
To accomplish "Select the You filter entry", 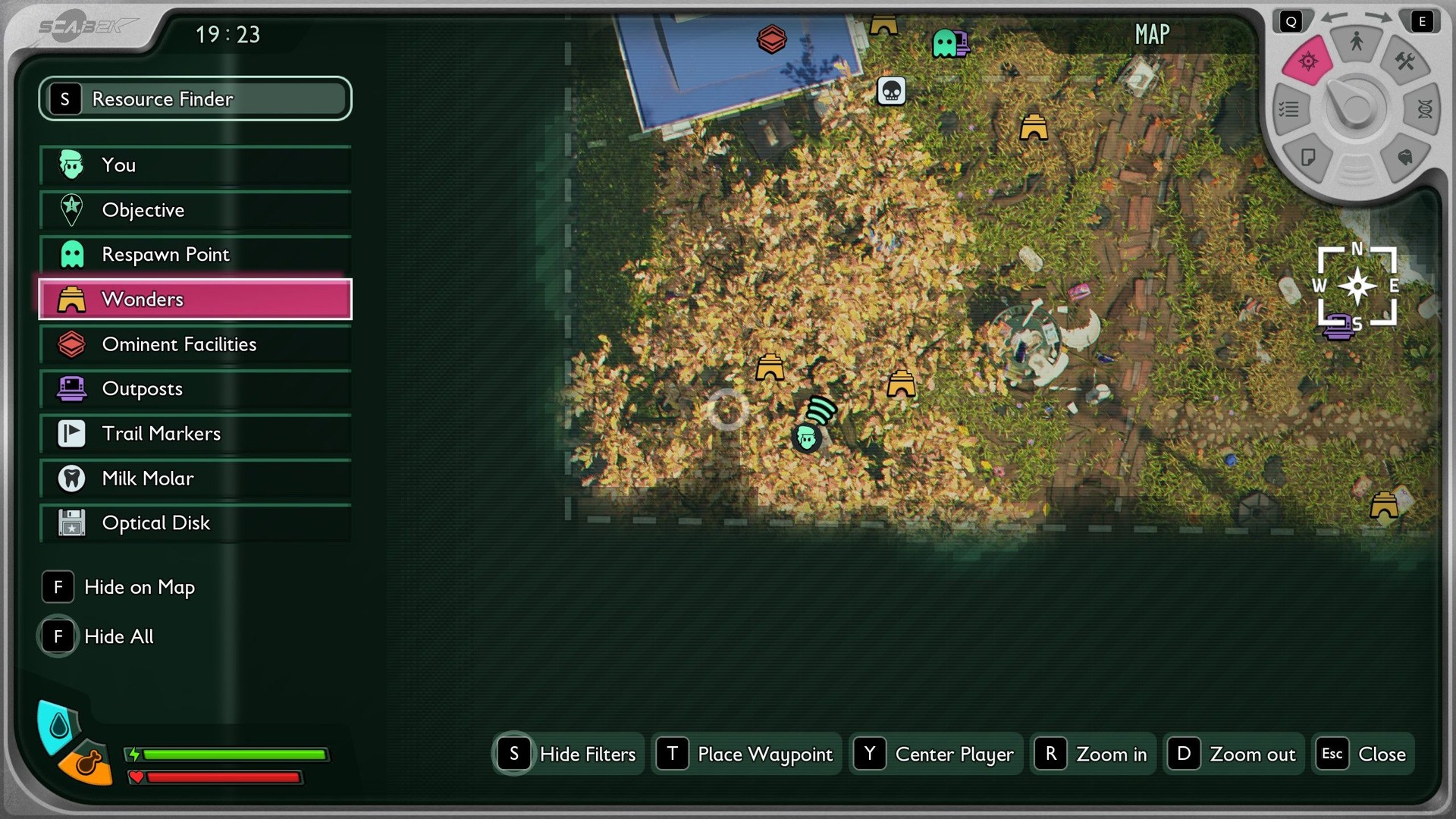I will coord(195,165).
